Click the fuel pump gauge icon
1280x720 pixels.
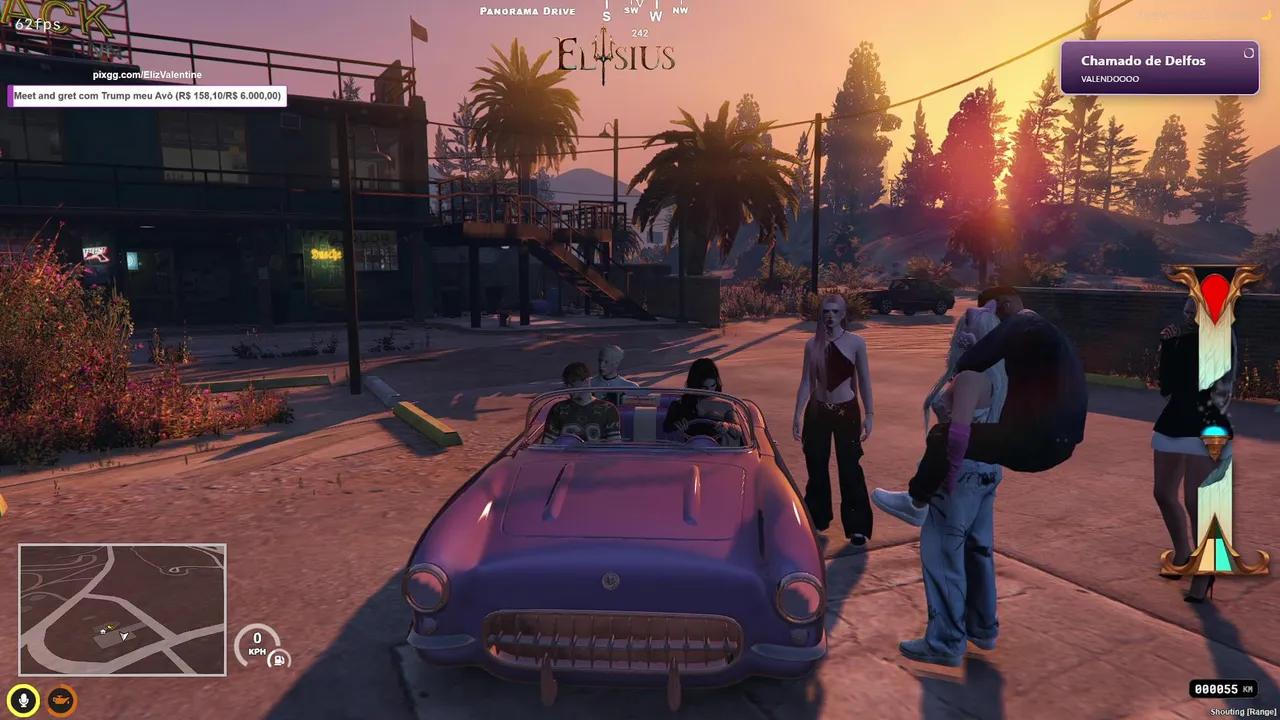tap(281, 658)
